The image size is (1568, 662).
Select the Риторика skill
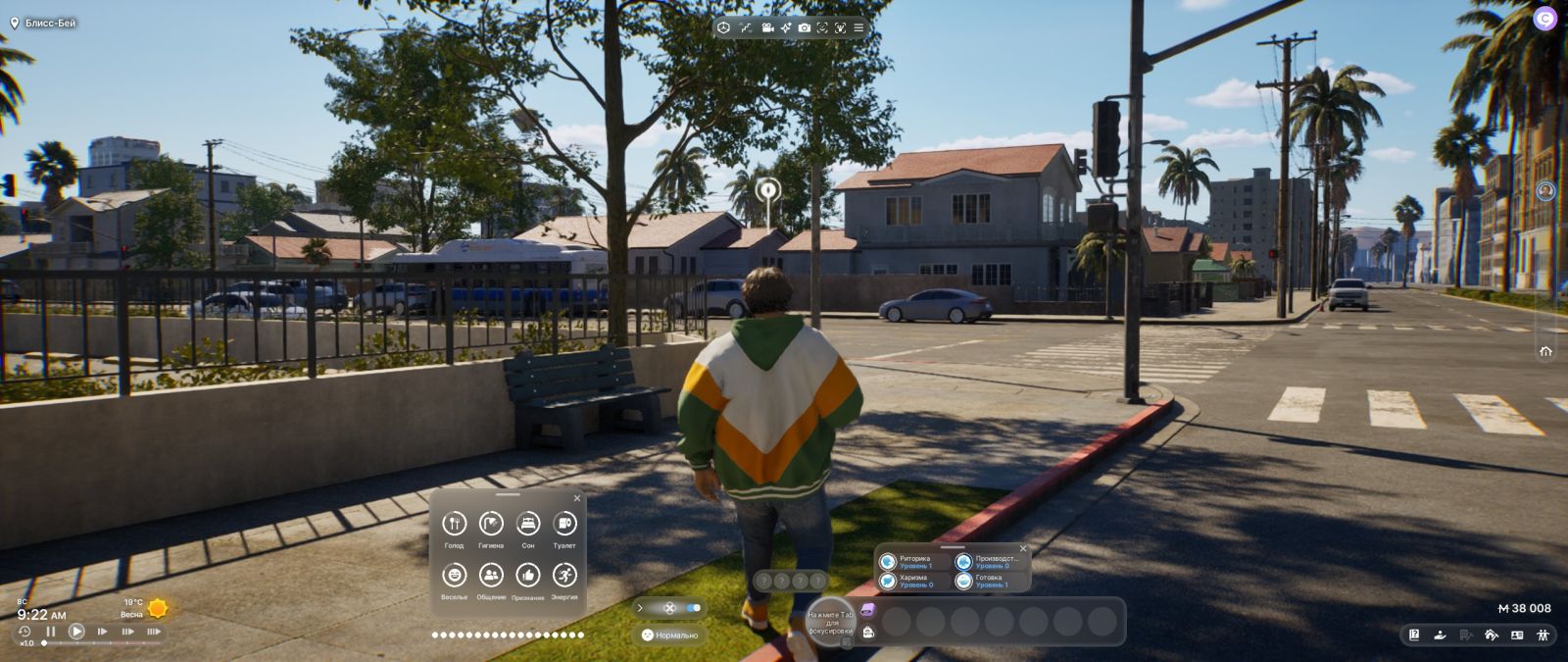coord(888,562)
